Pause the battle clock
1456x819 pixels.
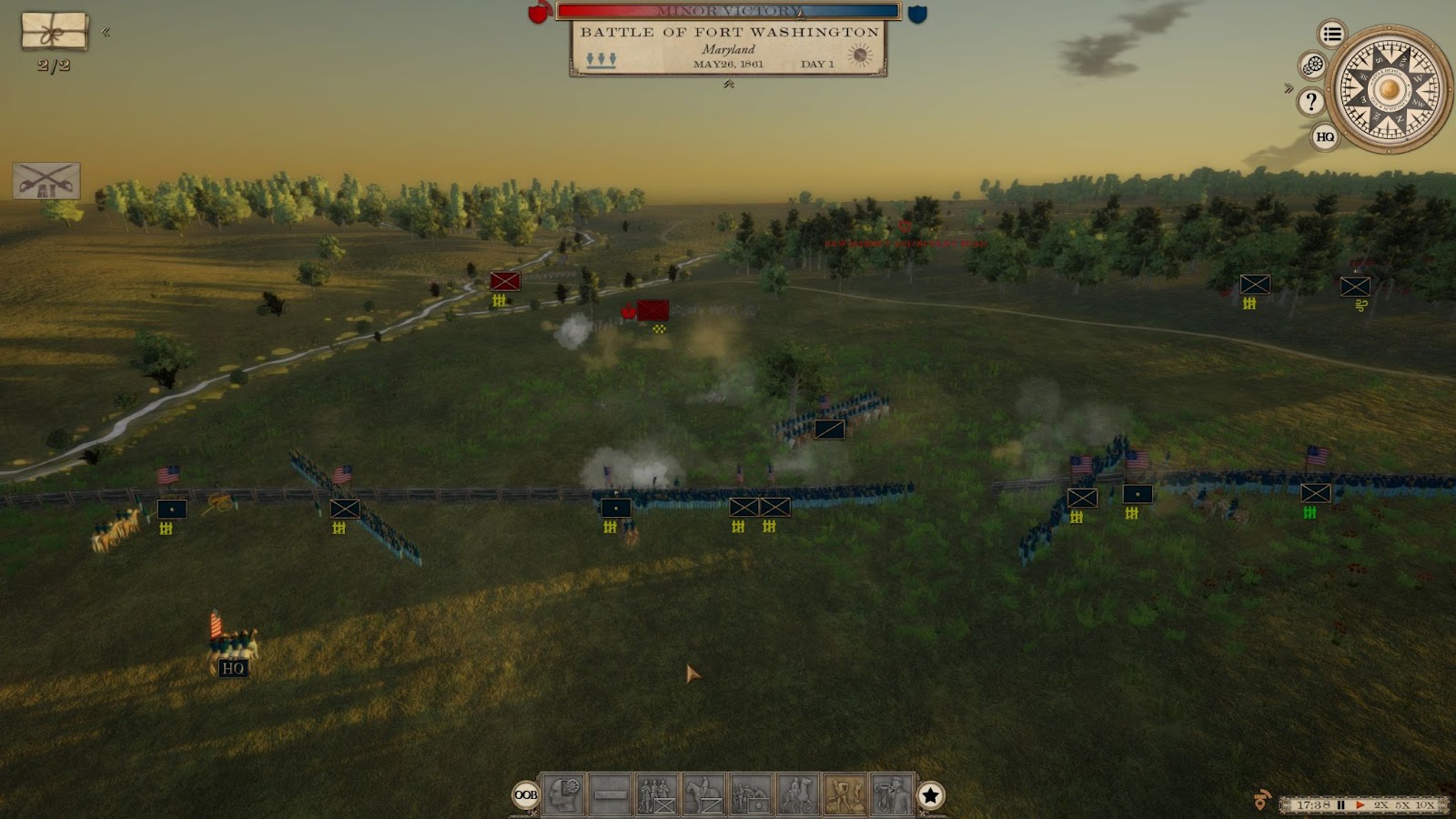[1340, 805]
